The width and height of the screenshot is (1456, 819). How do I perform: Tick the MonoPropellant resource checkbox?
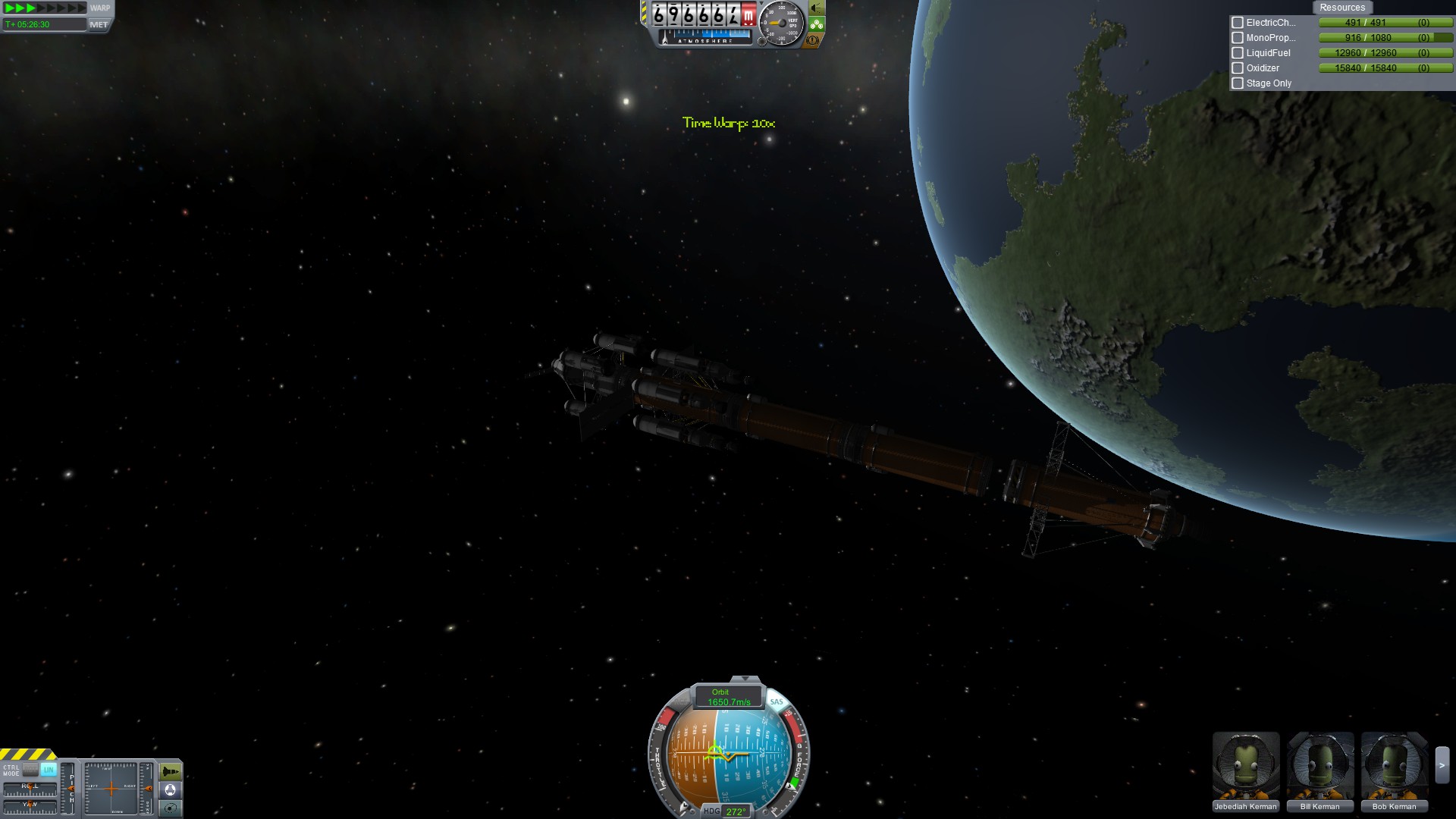[x=1238, y=38]
